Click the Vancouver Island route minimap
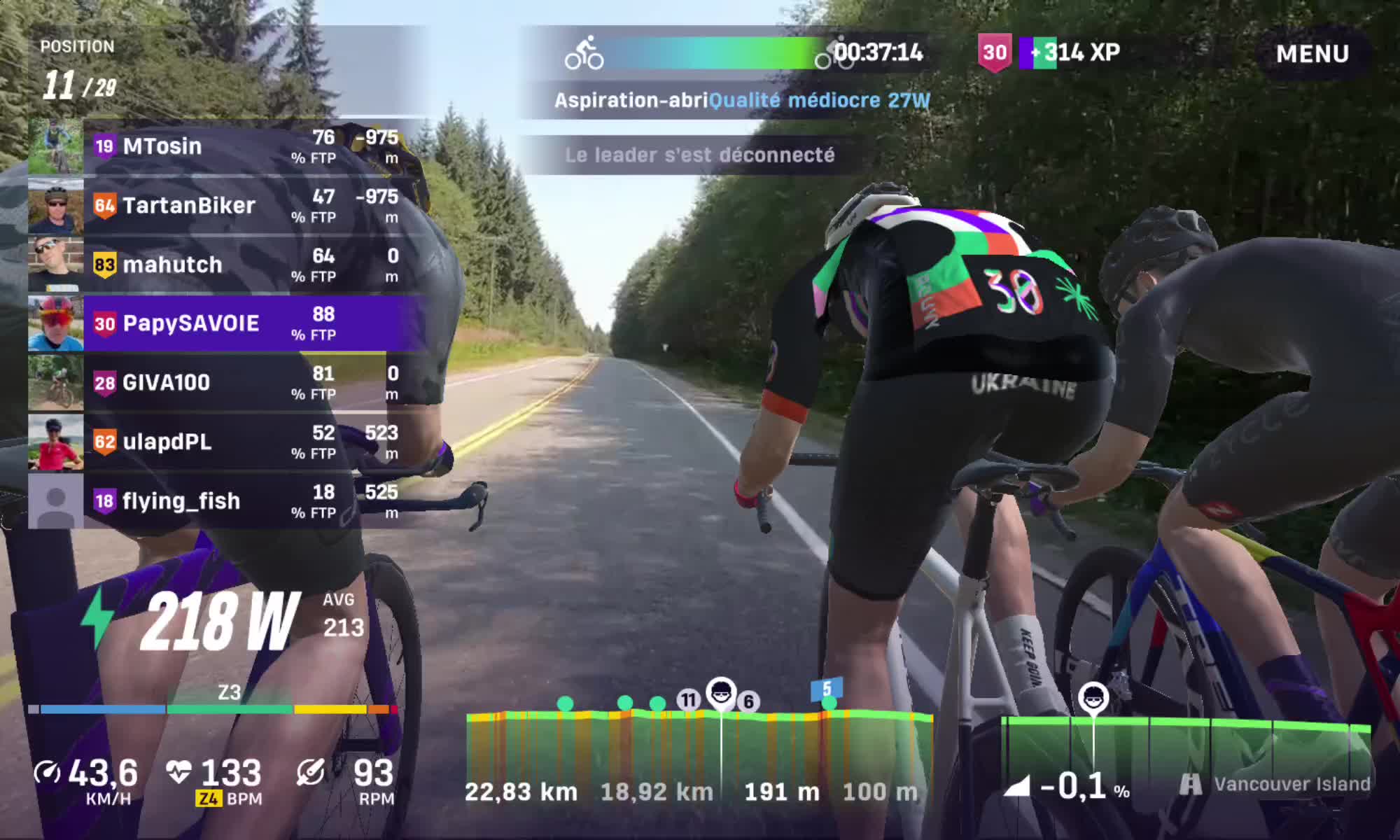 click(1186, 749)
